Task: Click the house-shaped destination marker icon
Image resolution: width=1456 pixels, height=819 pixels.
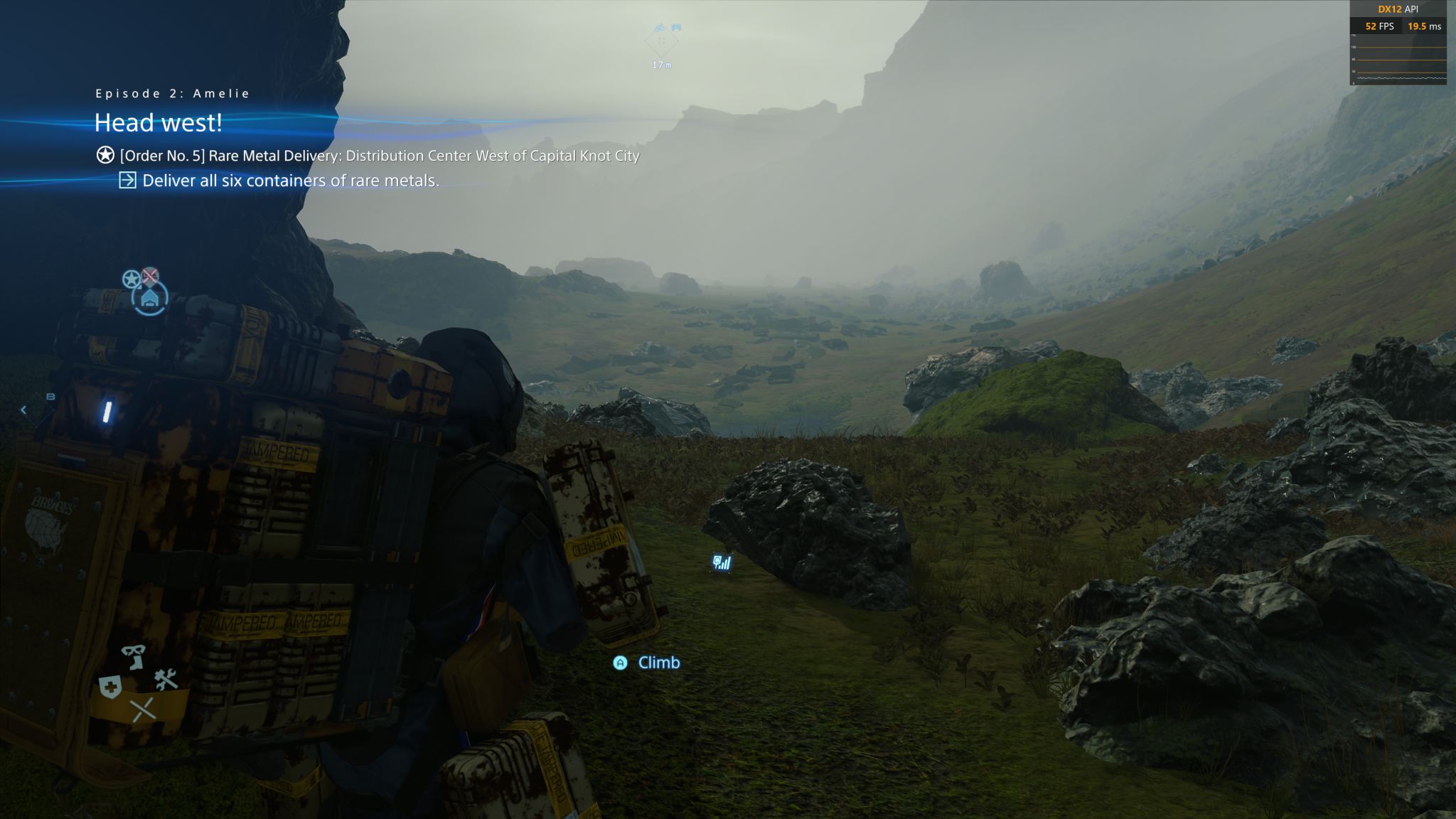Action: [x=149, y=299]
